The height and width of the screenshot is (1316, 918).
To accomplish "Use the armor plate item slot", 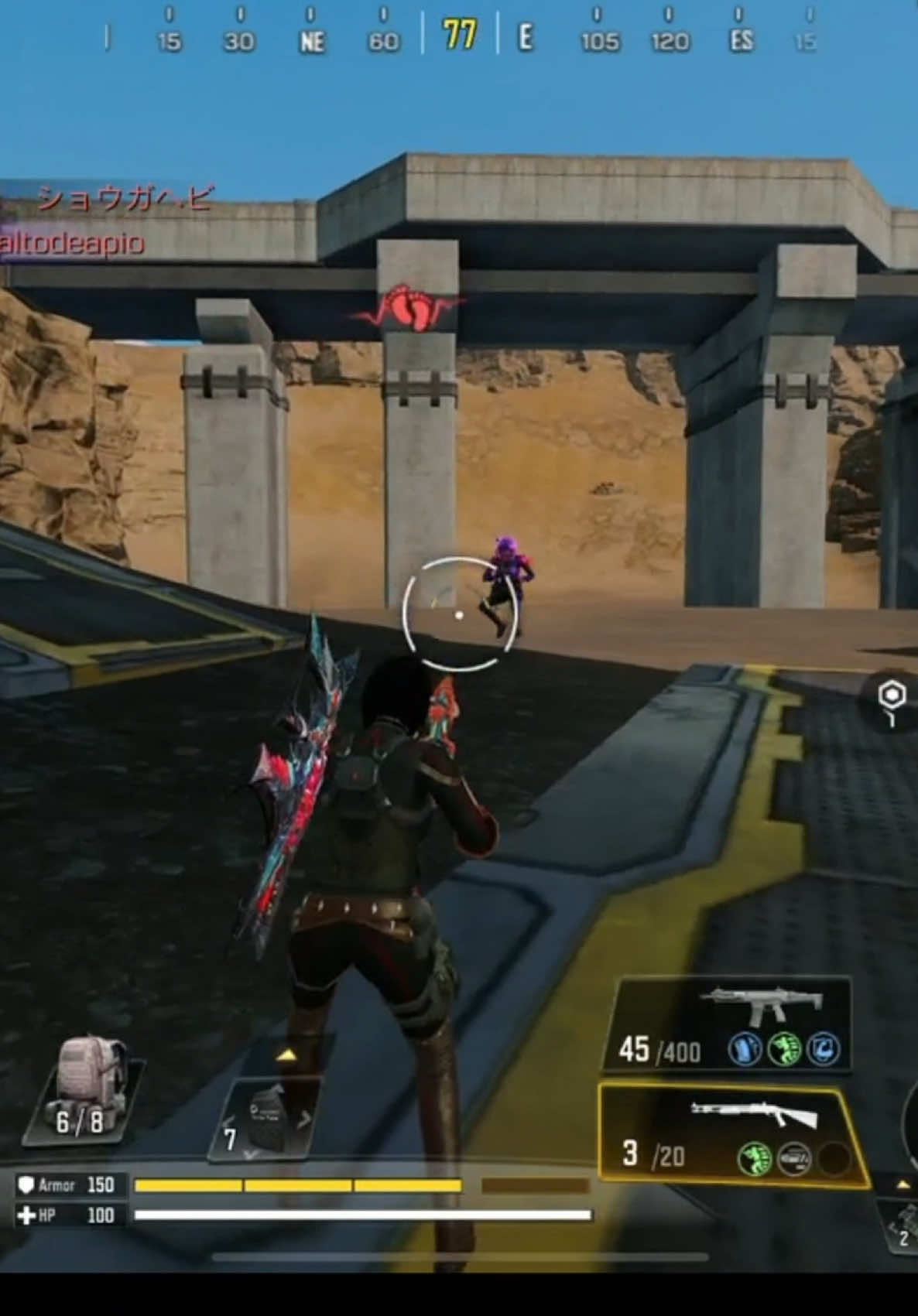I will click(x=265, y=1120).
